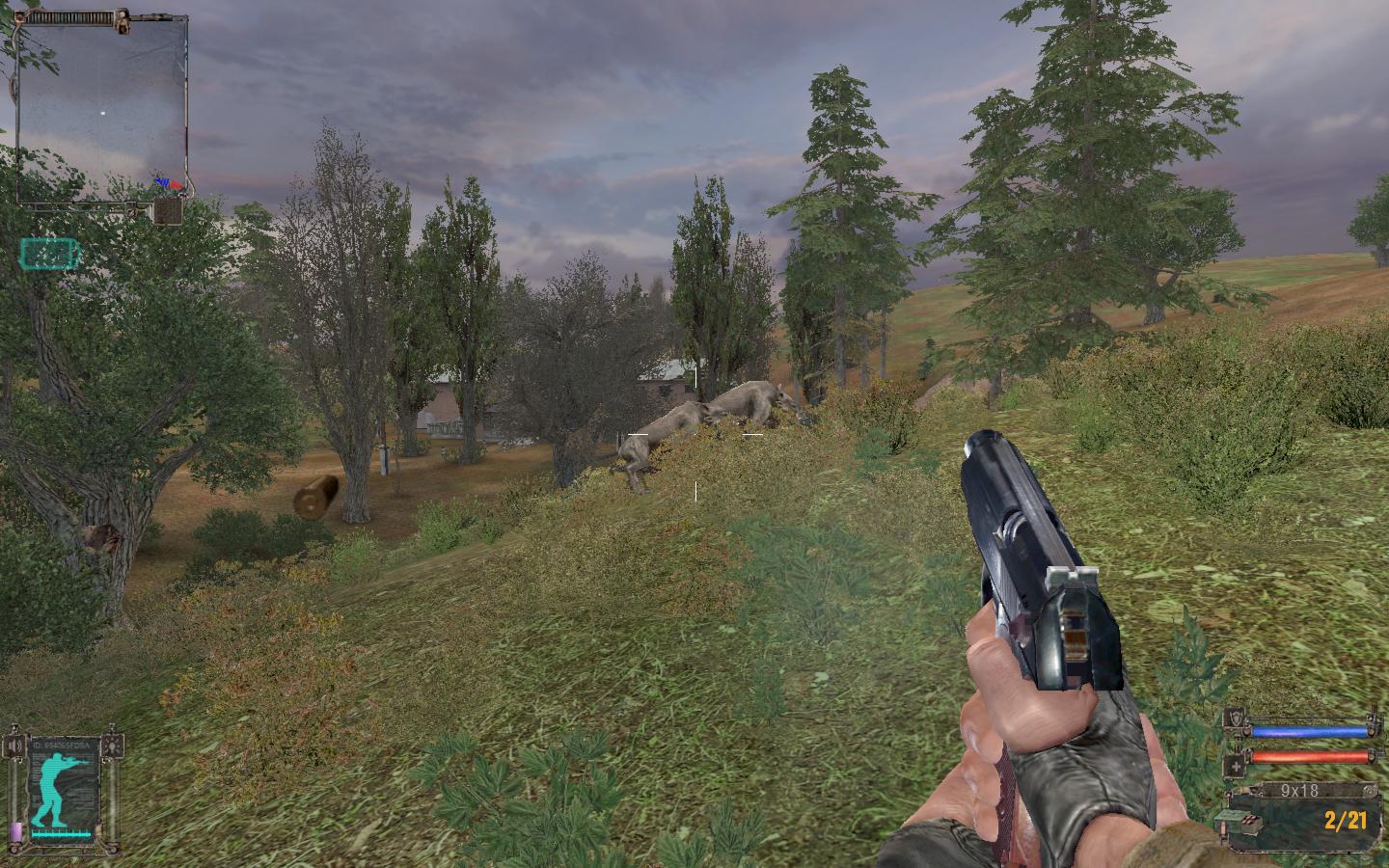Click the speaker noise indicator icon
This screenshot has width=1389, height=868.
14,746
